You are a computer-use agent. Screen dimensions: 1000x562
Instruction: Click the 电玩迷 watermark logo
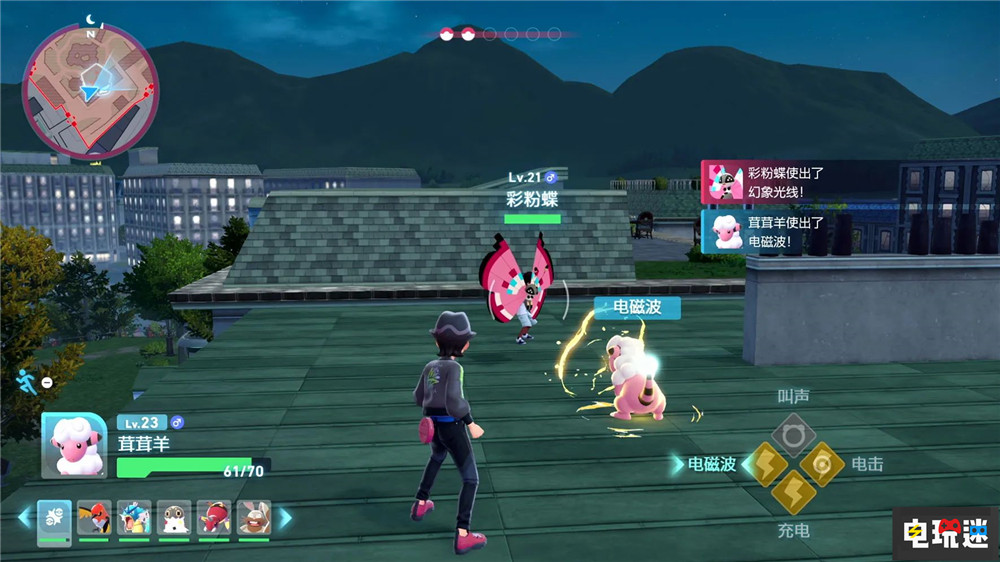pyautogui.click(x=944, y=532)
